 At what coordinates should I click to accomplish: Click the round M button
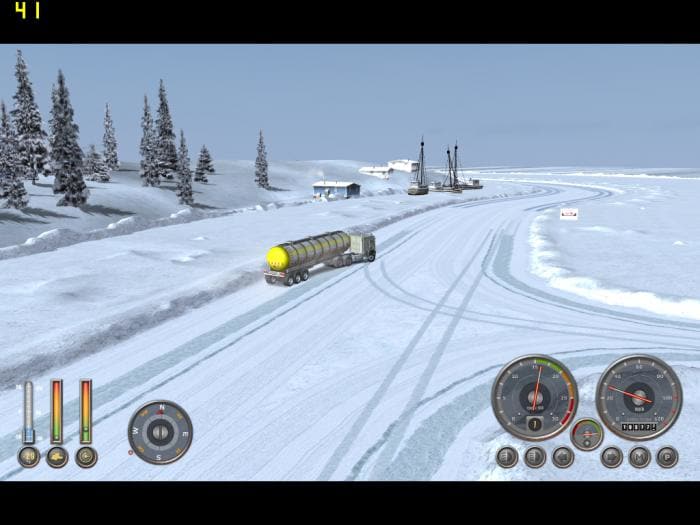[639, 457]
